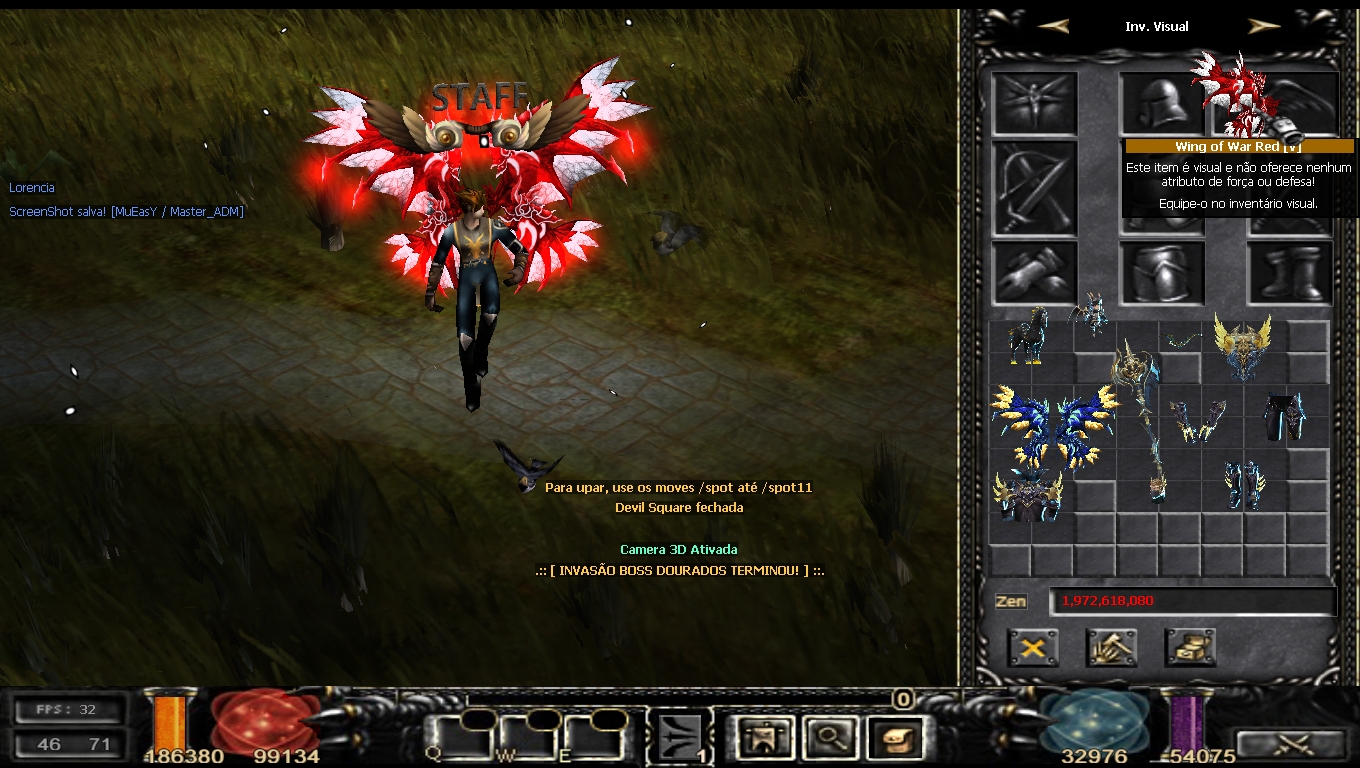Select the gold-spiked chest armor item

click(1029, 496)
